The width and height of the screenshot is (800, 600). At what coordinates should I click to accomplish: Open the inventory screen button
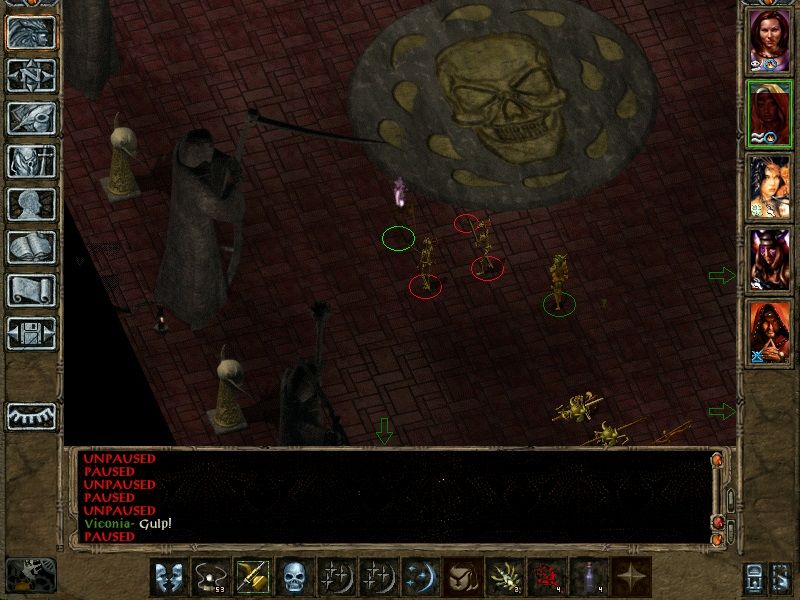(x=31, y=161)
